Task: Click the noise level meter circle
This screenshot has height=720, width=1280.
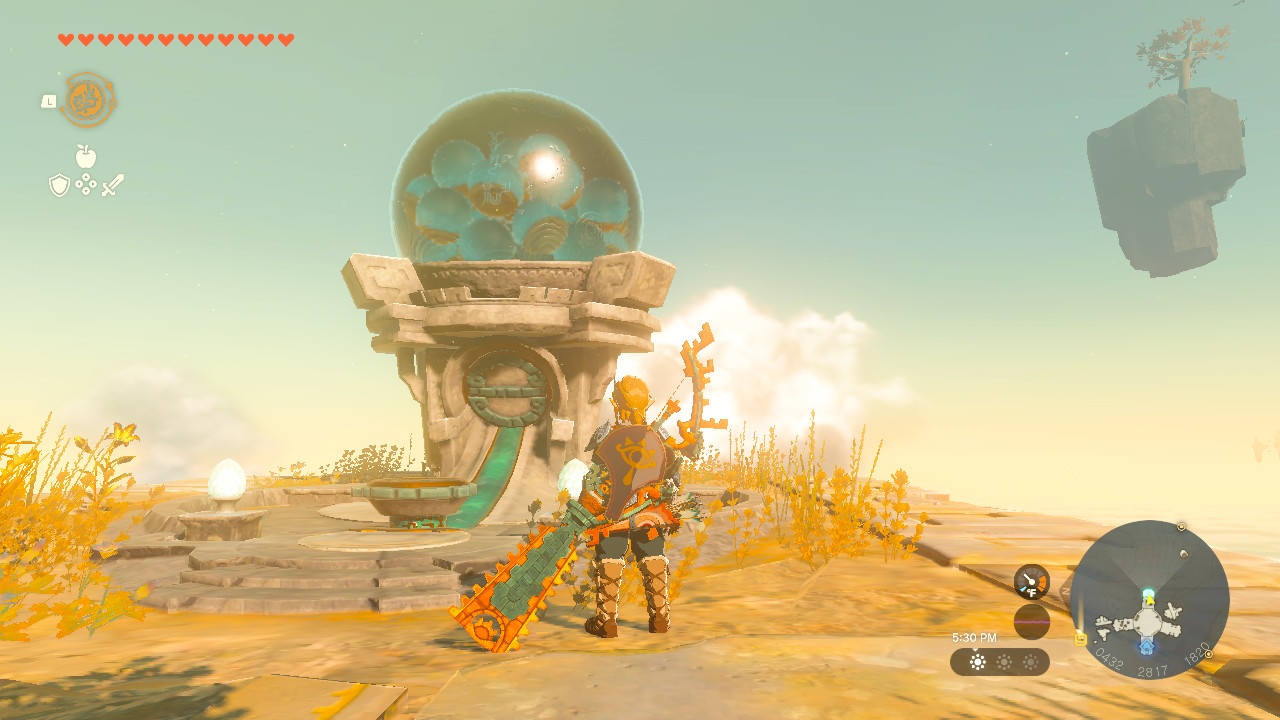Action: tap(1032, 620)
